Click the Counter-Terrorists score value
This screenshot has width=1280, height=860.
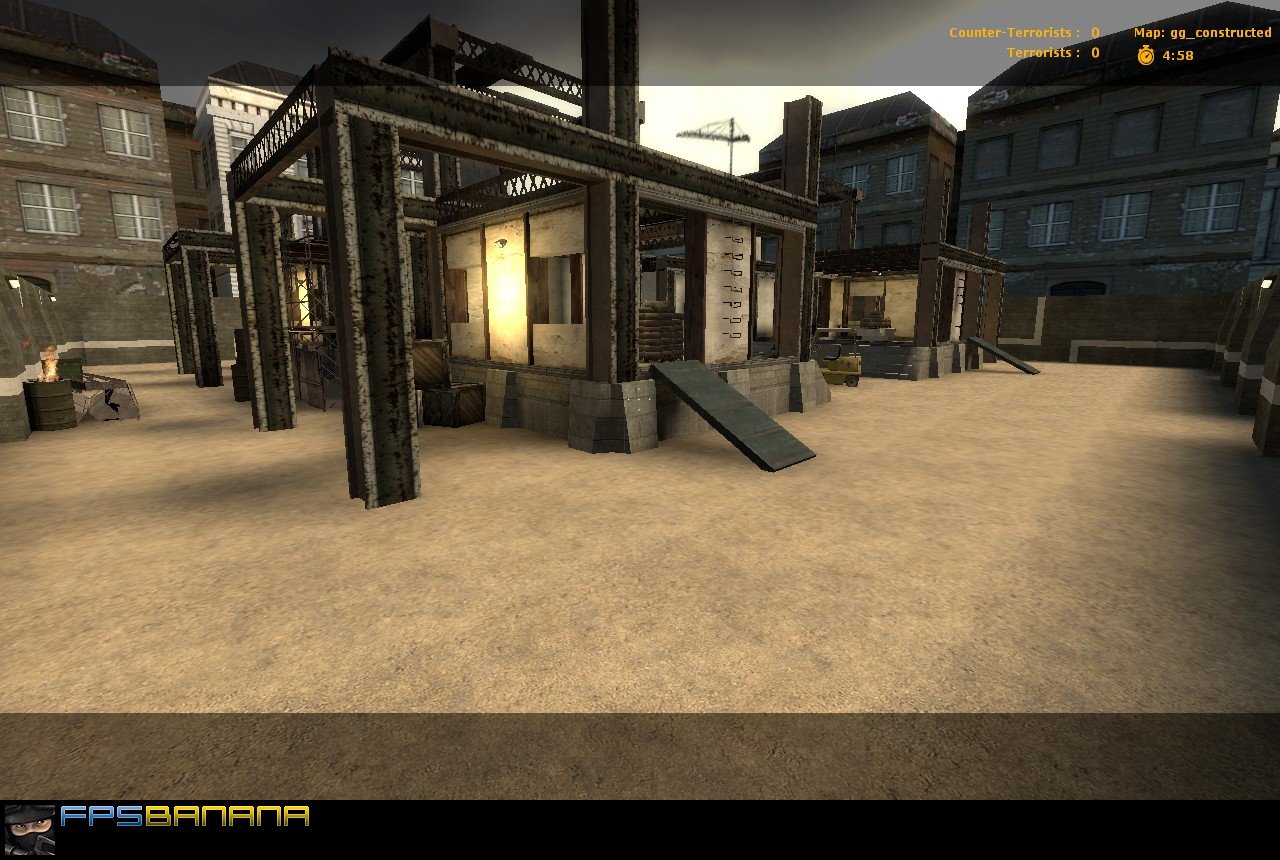[1093, 32]
